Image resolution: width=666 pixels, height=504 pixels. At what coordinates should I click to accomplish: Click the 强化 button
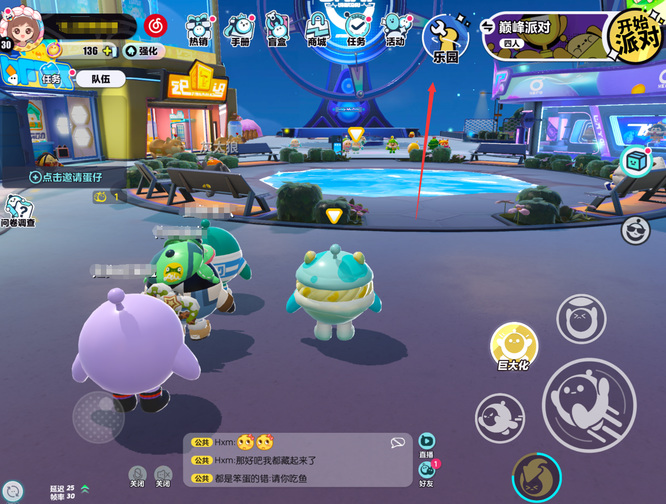pos(141,50)
